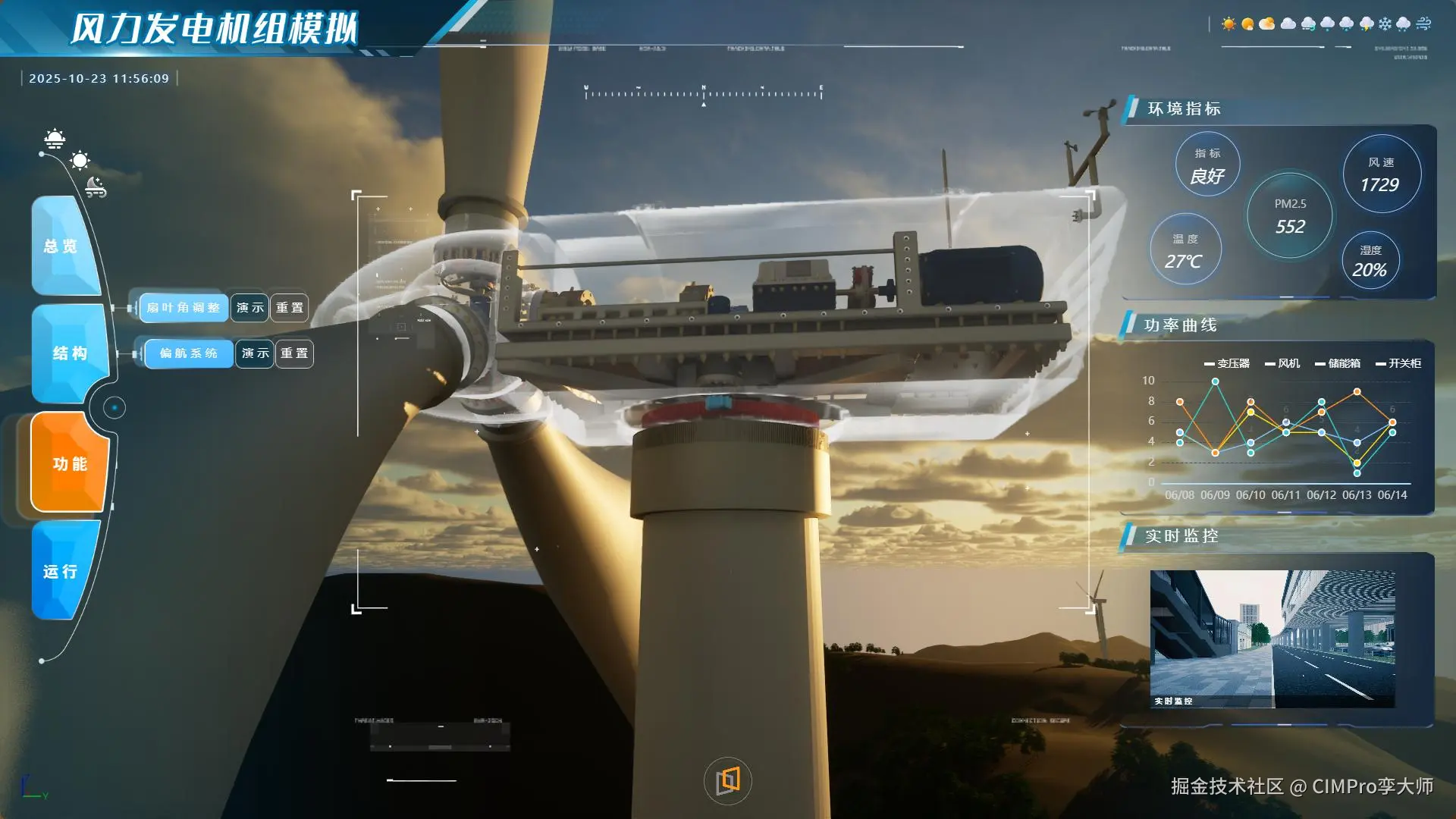Set time of day to sunrise icon
The width and height of the screenshot is (1456, 819).
coord(55,138)
